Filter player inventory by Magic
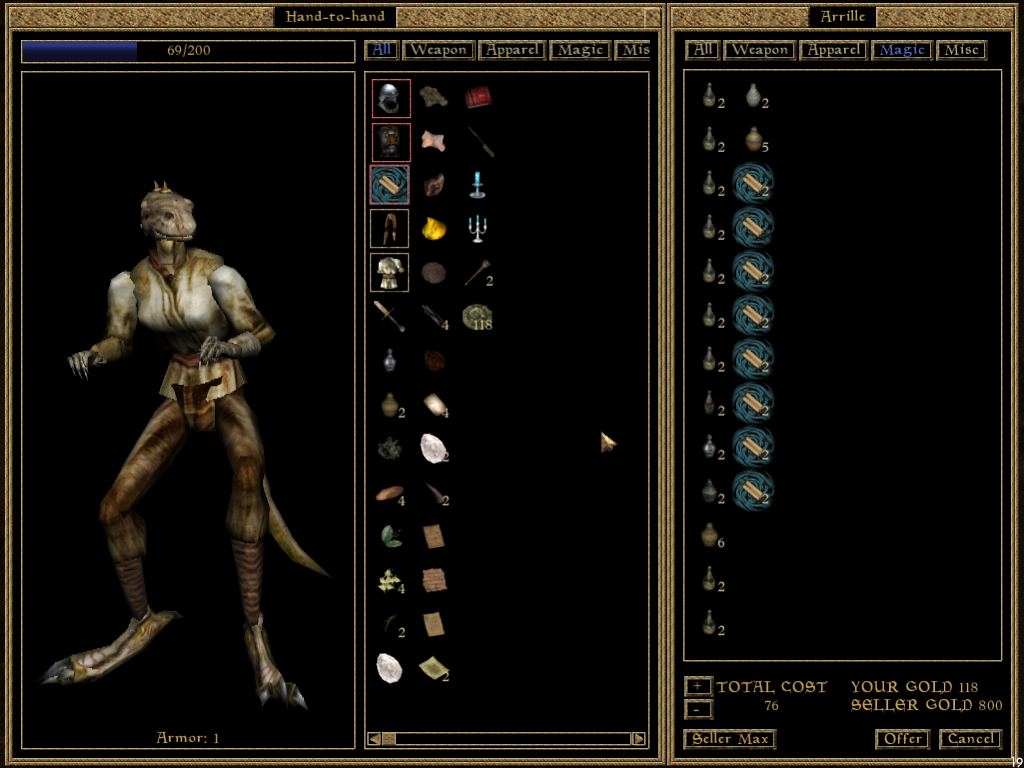 (581, 49)
